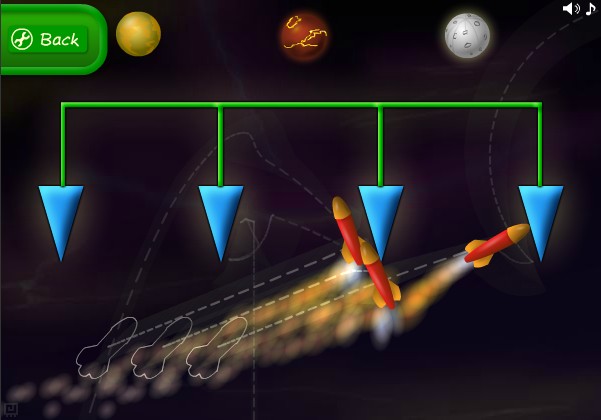Pick the gray cratered moon

pos(467,35)
